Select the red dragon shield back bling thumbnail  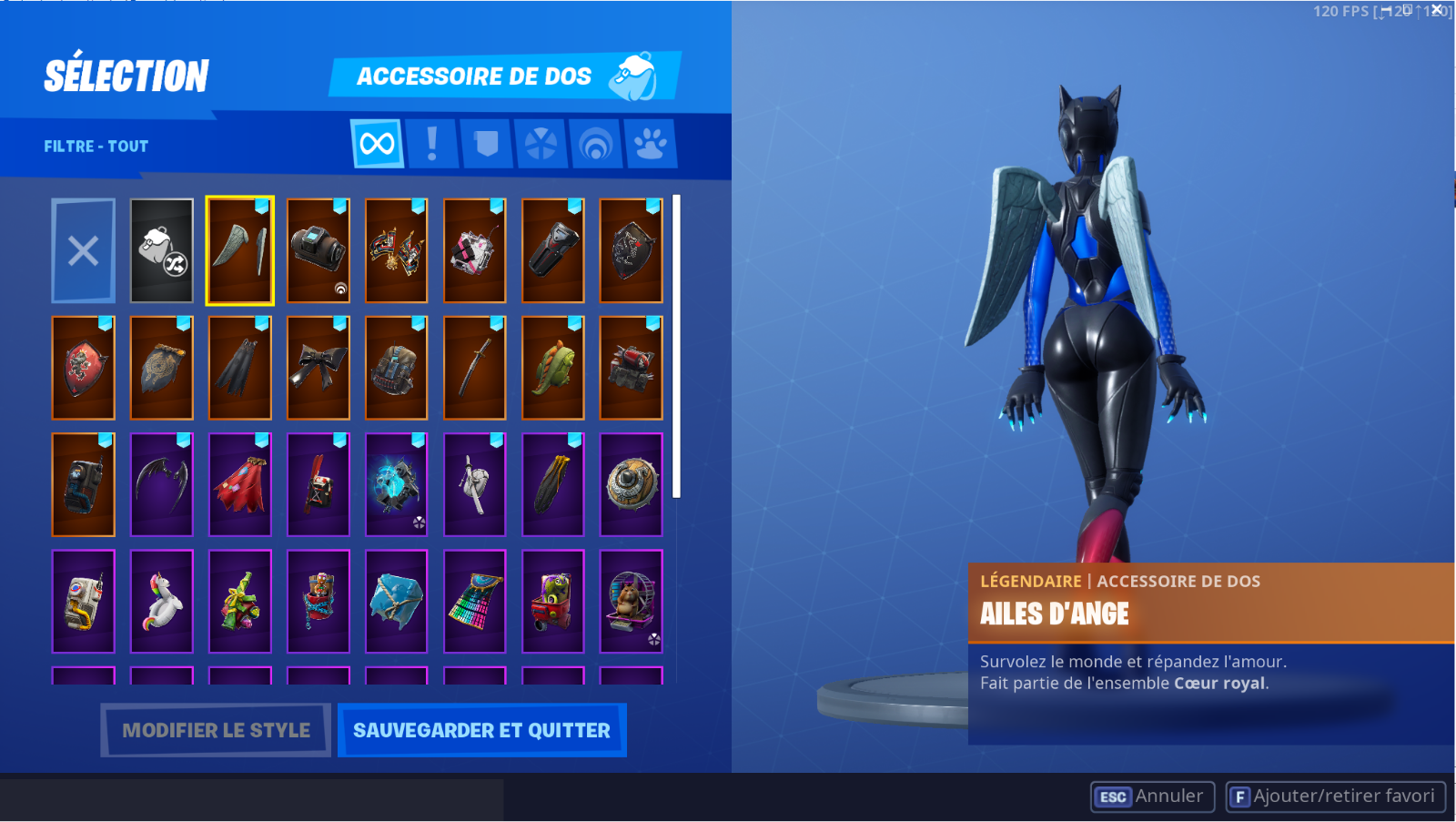click(83, 367)
